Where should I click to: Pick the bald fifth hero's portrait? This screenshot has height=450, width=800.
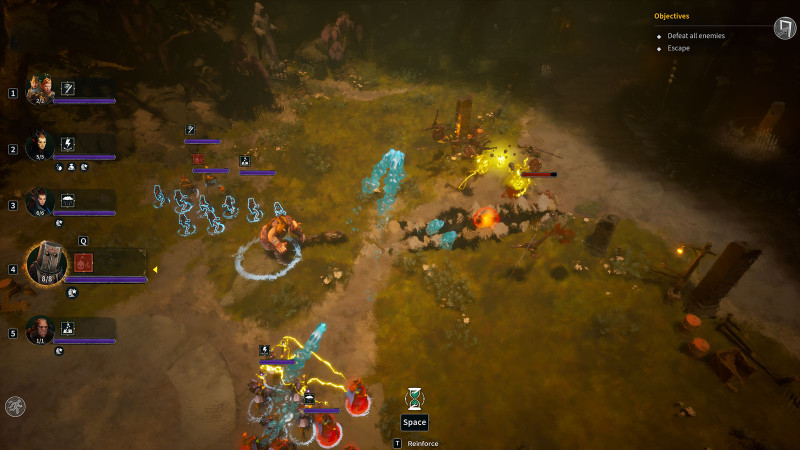pyautogui.click(x=40, y=329)
